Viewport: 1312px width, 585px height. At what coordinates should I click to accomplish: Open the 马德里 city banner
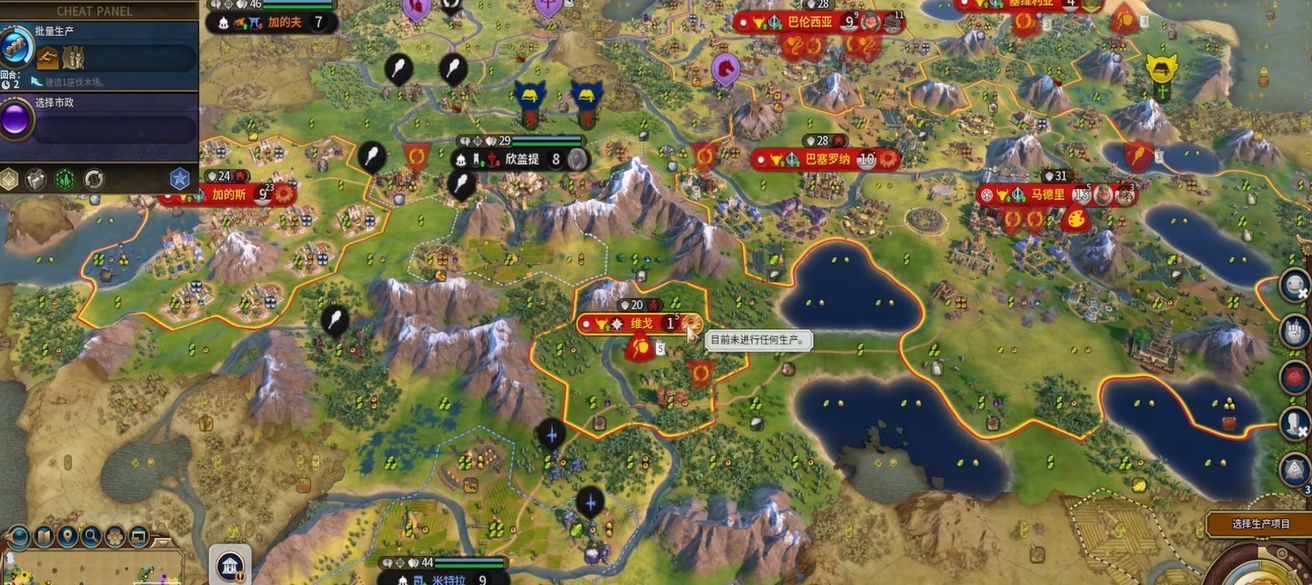tap(1048, 194)
